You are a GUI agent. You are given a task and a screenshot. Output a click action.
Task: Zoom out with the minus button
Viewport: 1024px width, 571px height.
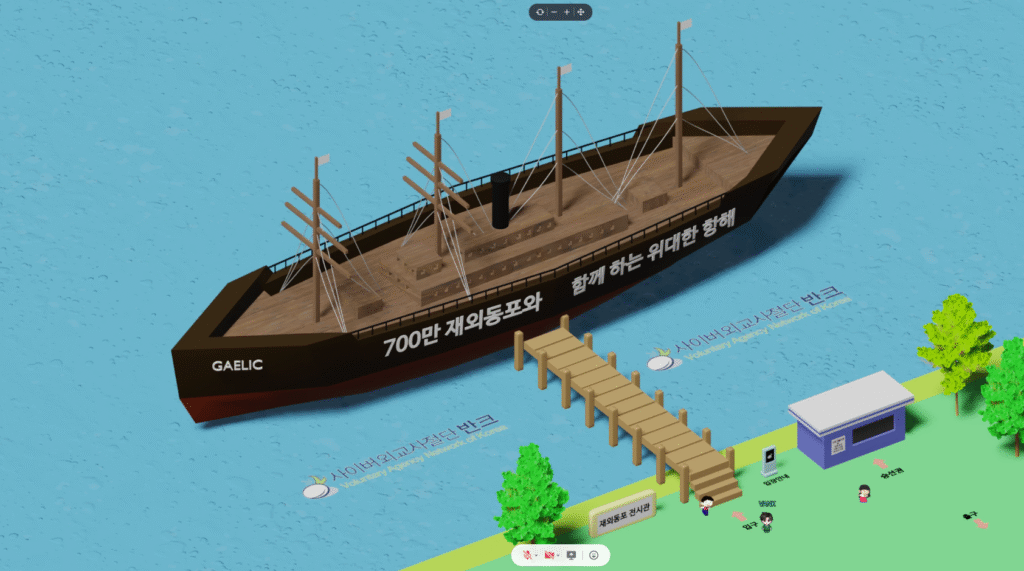tap(554, 12)
